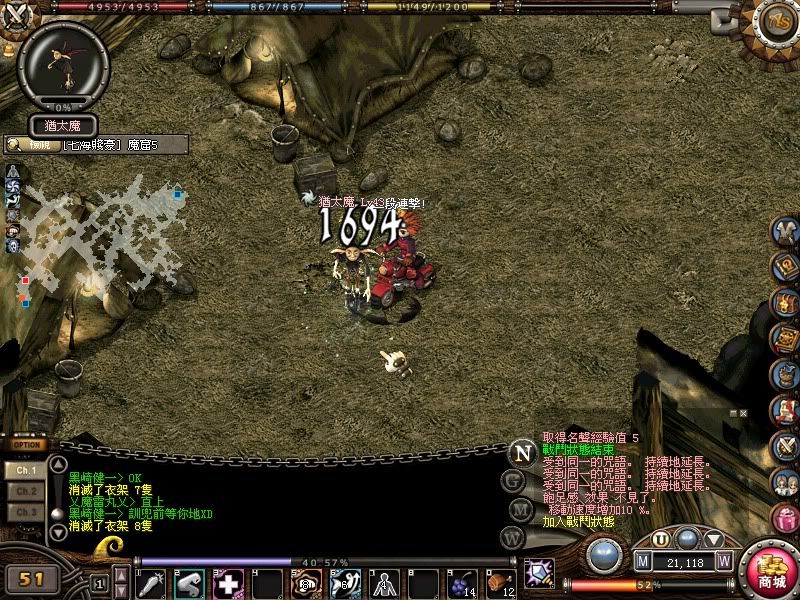Activate the glowing sword skill icon
This screenshot has width=800, height=600.
539,574
